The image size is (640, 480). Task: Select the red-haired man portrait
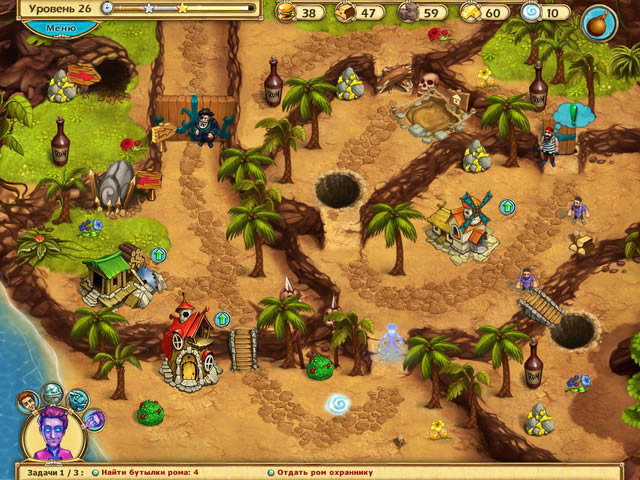29,401
